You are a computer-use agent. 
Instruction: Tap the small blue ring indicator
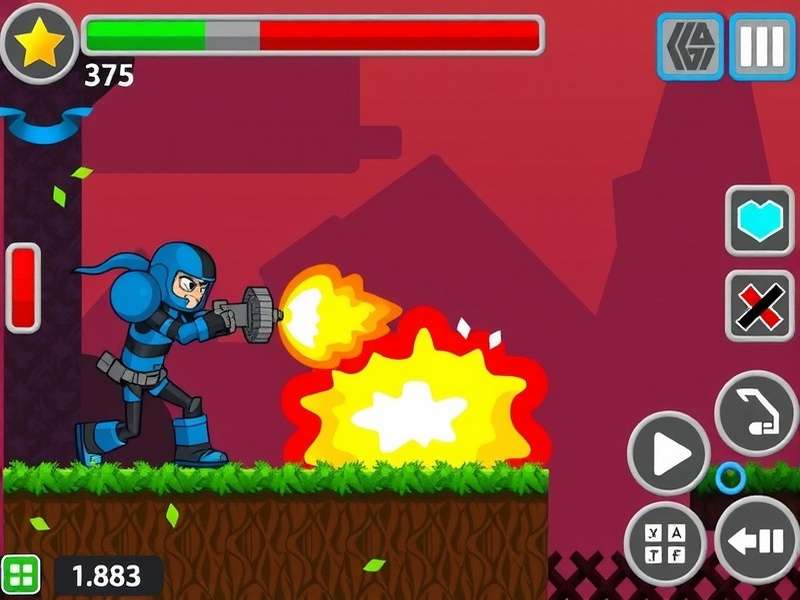pyautogui.click(x=730, y=478)
